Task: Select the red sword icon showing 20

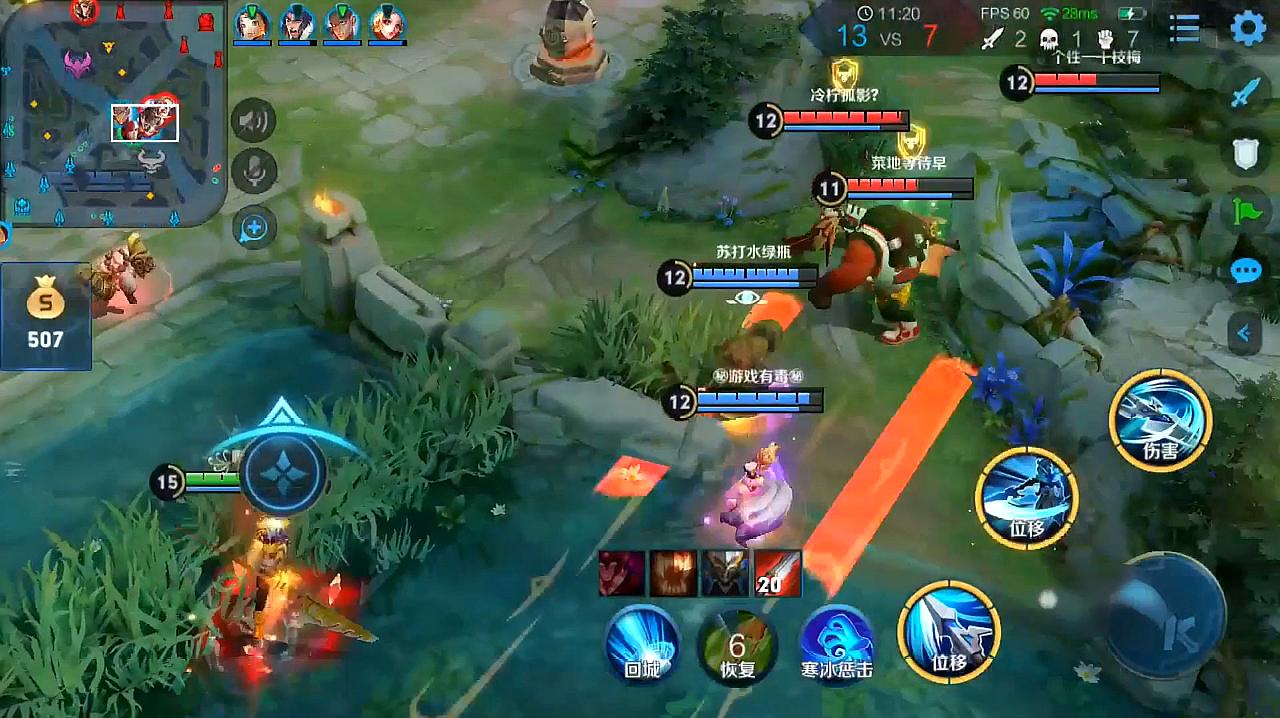Action: tap(777, 573)
